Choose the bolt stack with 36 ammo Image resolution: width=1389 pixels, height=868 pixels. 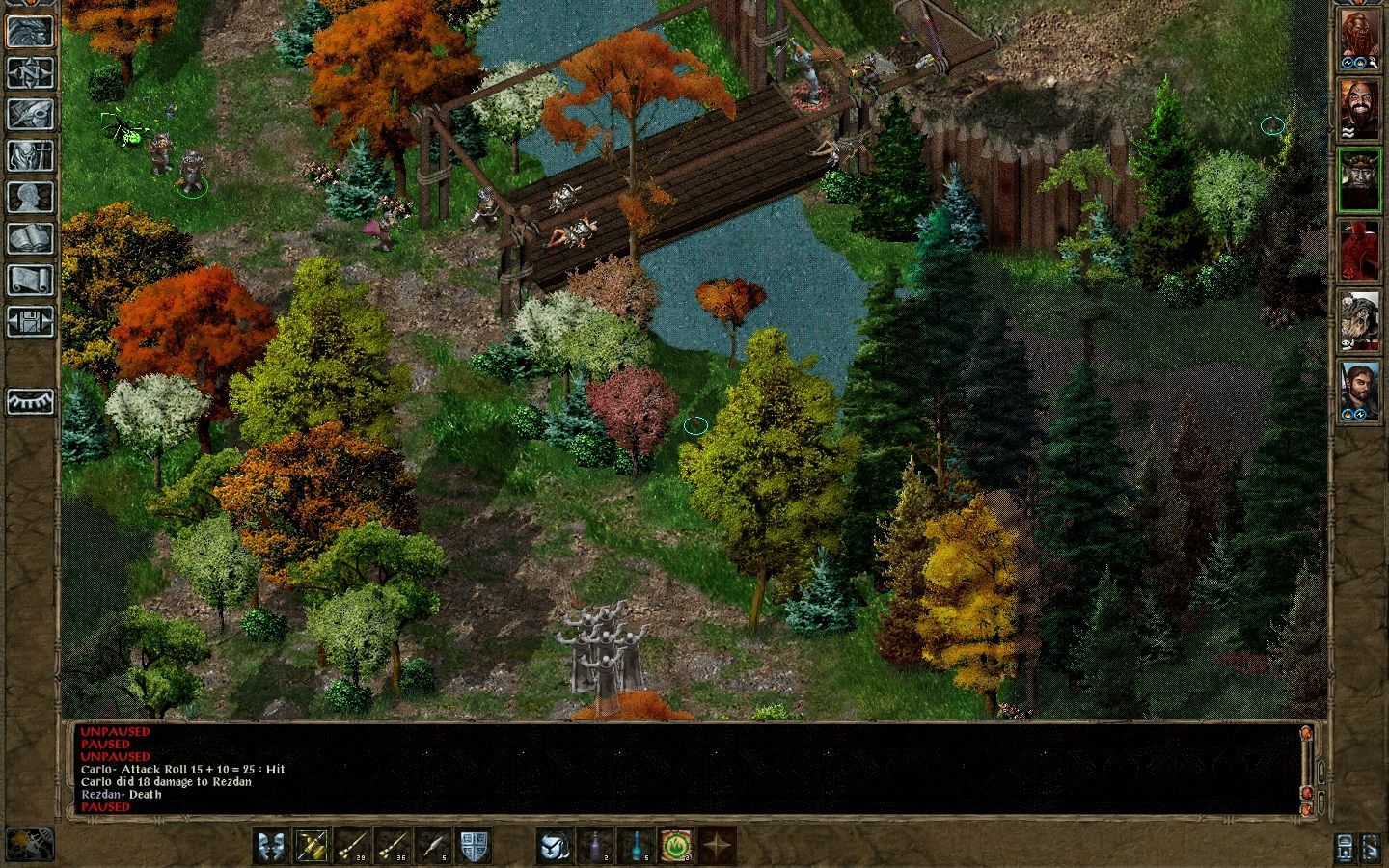pos(393,846)
